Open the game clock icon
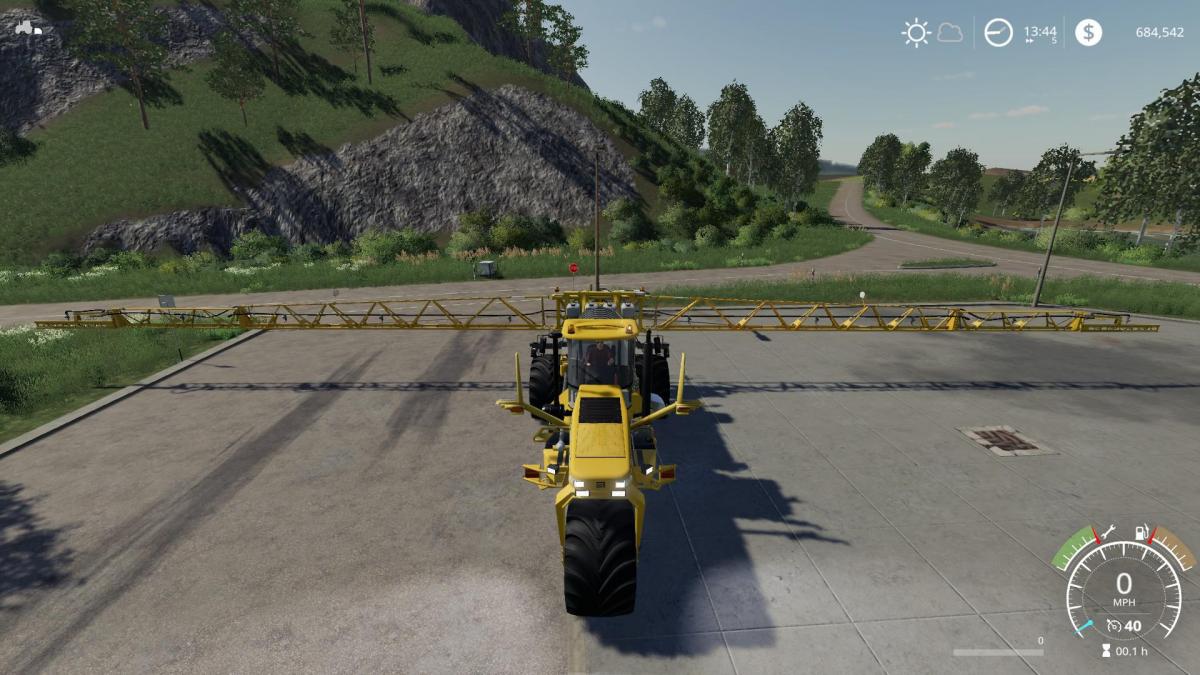1200x675 pixels. pos(998,33)
